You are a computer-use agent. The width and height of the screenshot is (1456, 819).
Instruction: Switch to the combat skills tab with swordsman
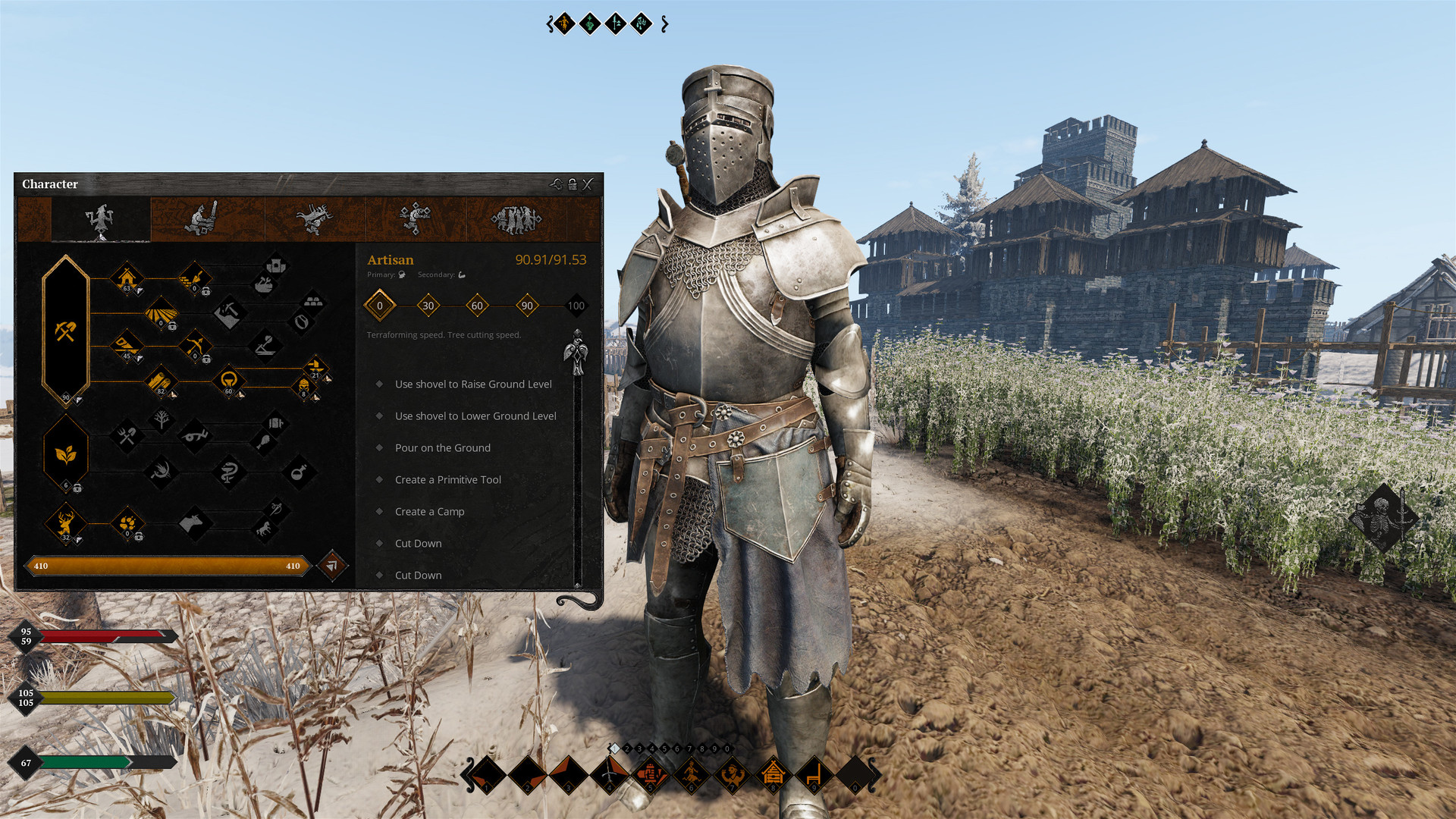coord(202,218)
